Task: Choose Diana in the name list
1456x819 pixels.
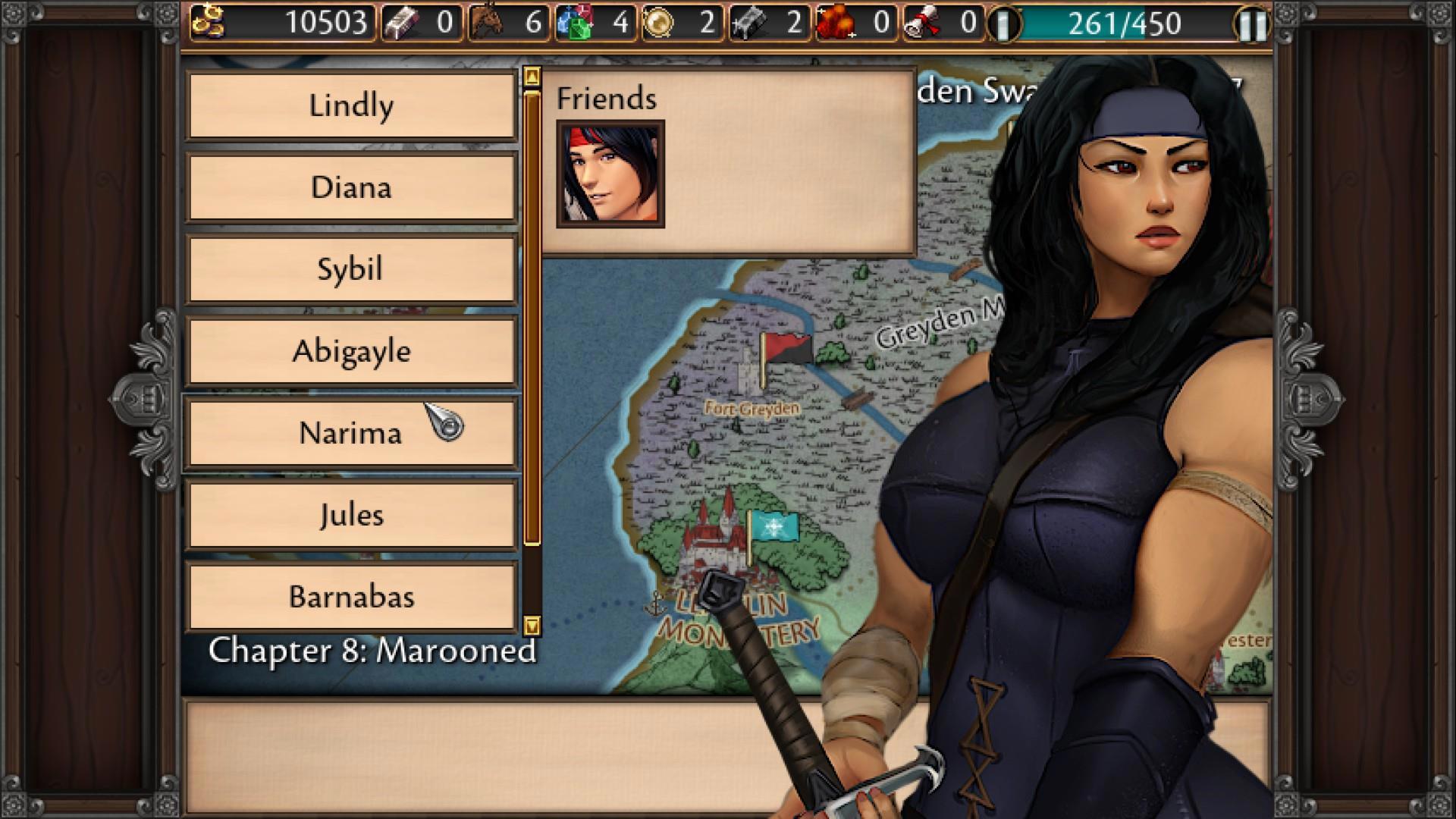Action: (x=351, y=187)
